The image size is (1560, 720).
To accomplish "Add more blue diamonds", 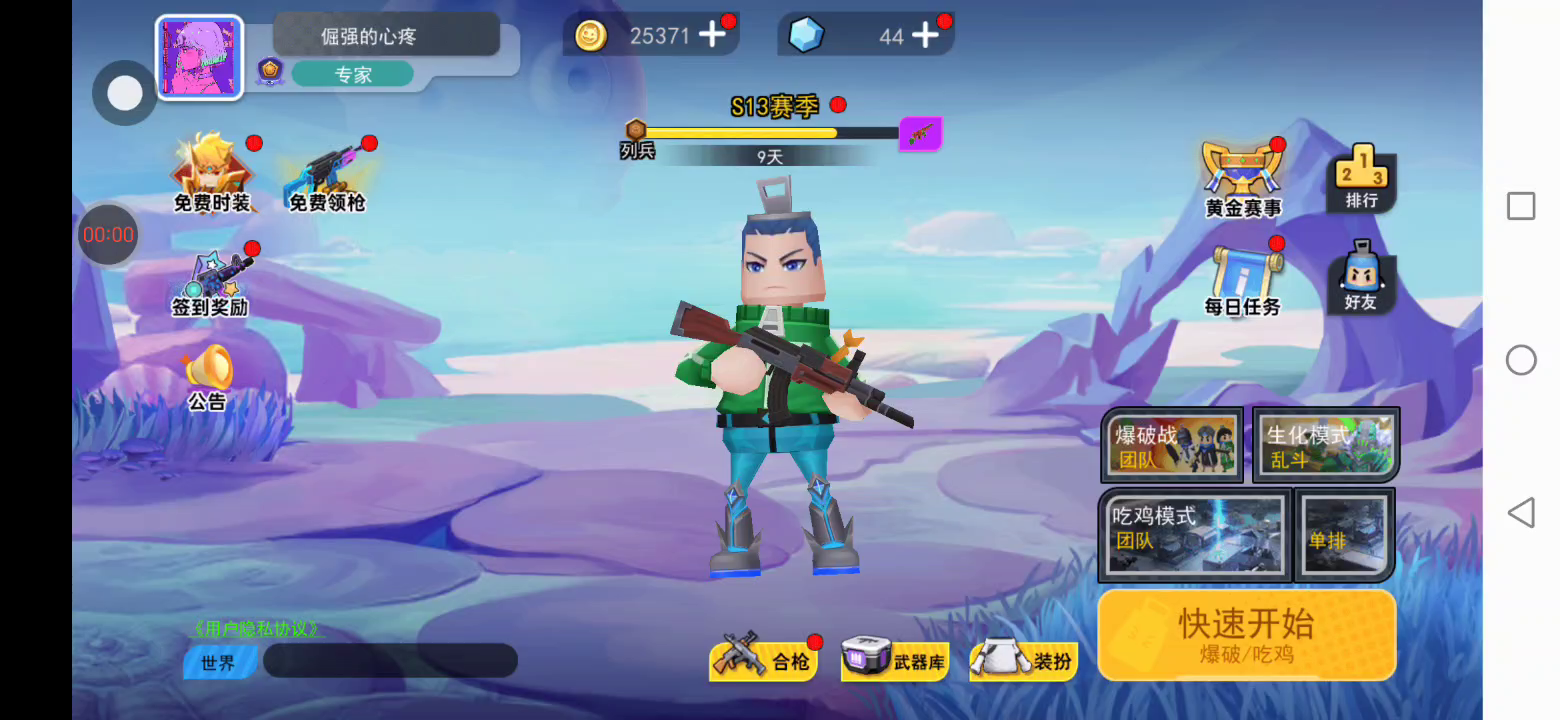I will click(x=926, y=36).
